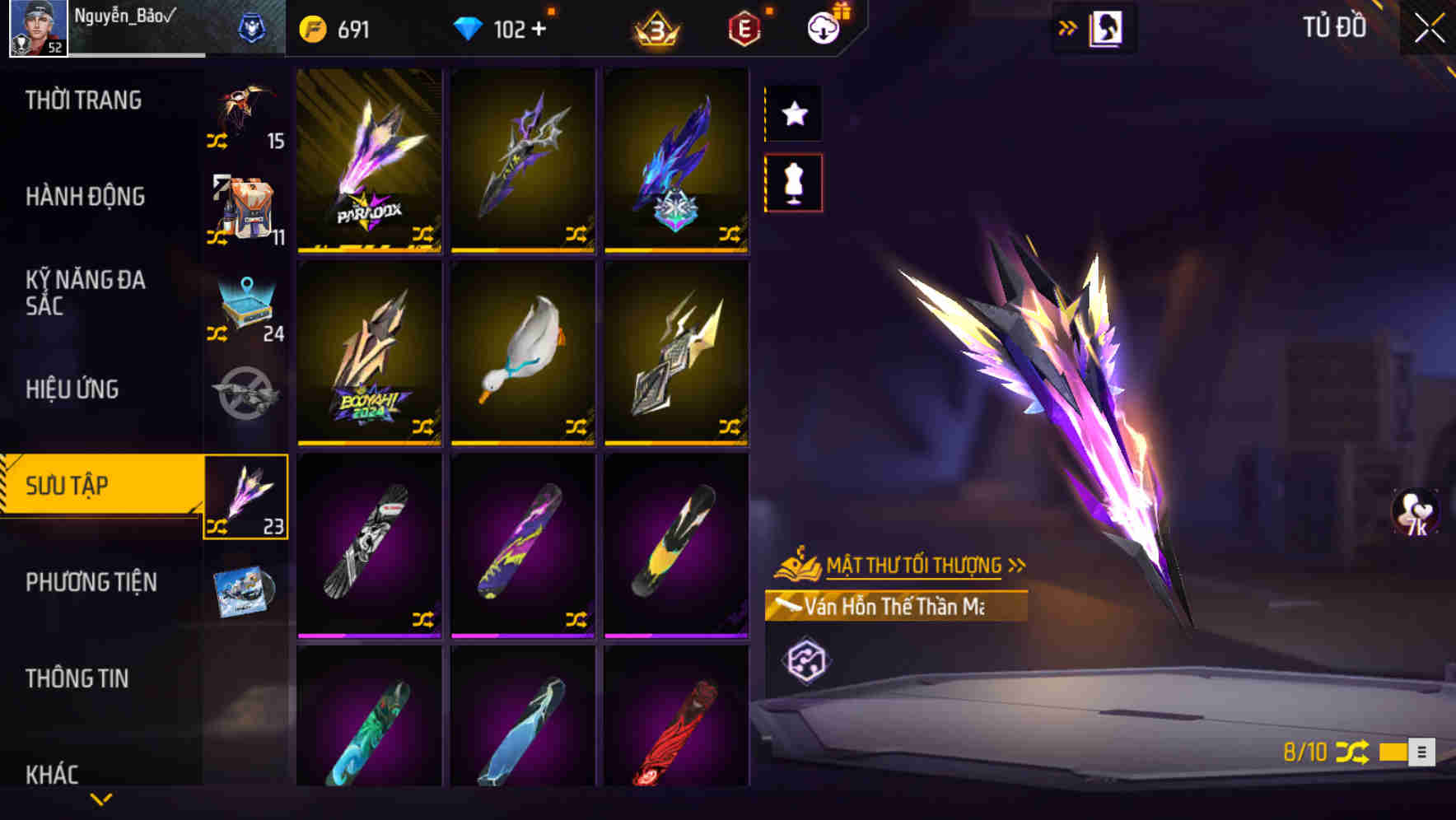Select the star favorites icon
1456x820 pixels.
click(x=792, y=114)
